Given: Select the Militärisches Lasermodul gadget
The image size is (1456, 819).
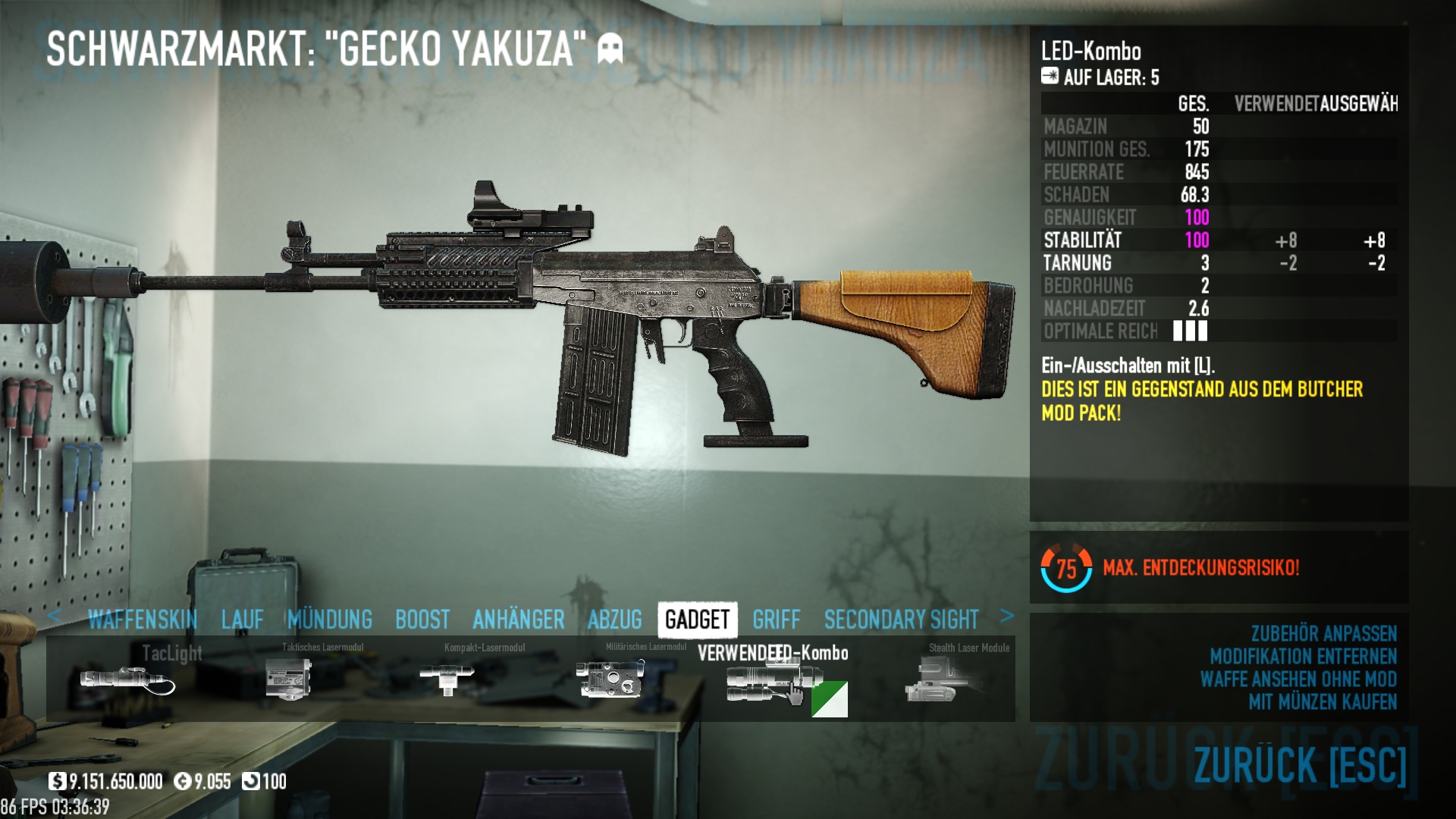Looking at the screenshot, I should 610,679.
